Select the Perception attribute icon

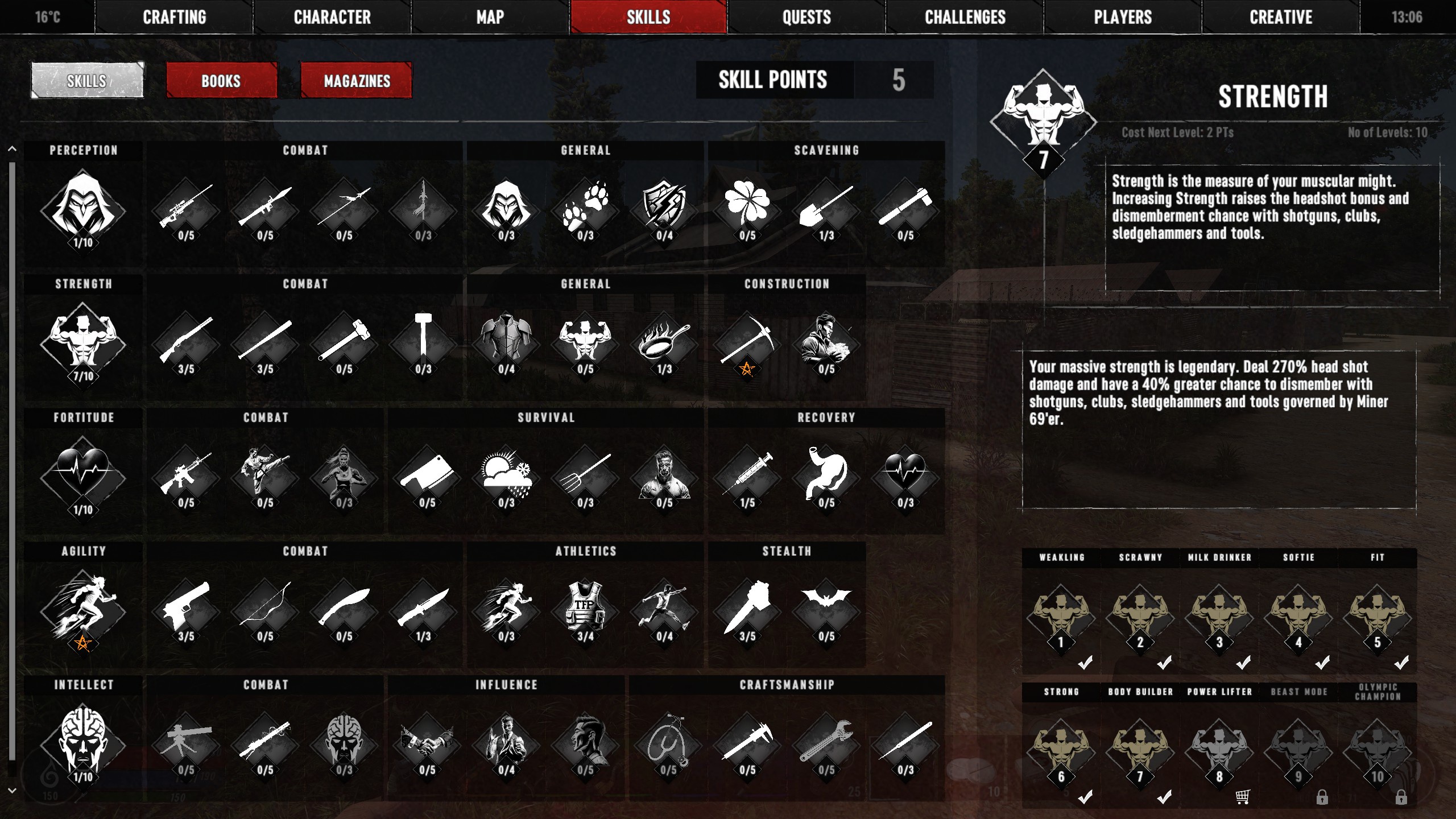83,210
